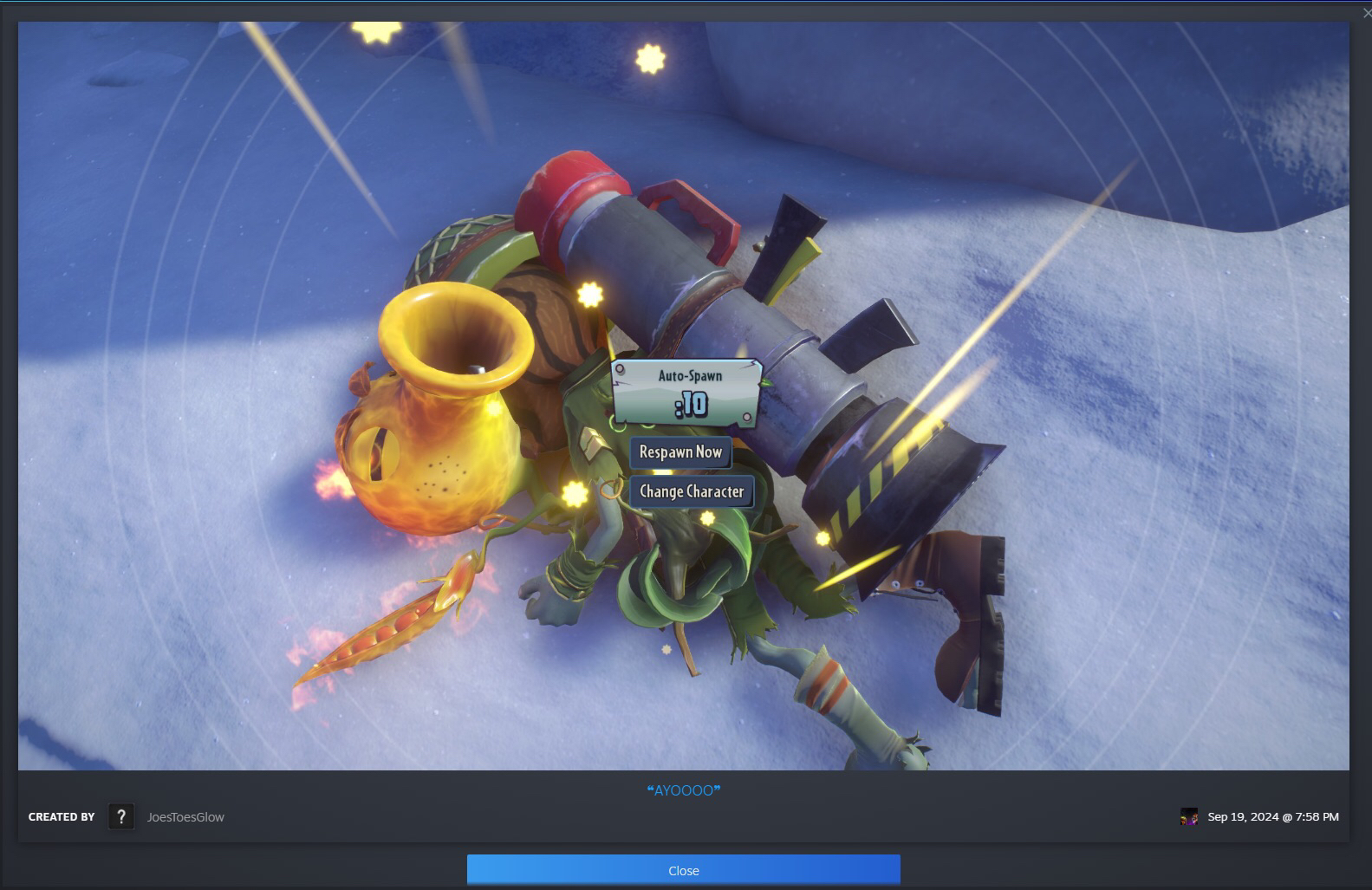Screen dimensions: 1372x890
Task: Dismiss the overlay with the top-right X
Action: click(x=1367, y=12)
